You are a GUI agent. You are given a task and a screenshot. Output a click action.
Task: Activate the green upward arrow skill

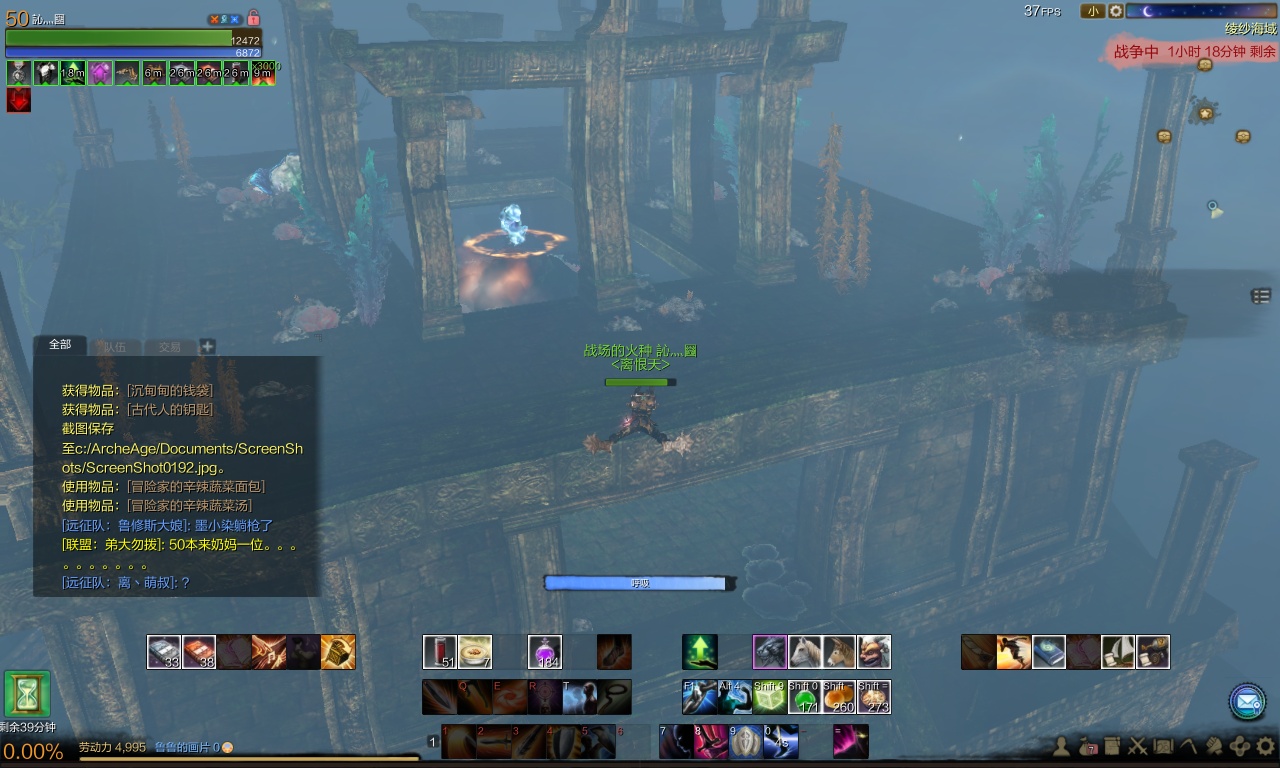coord(700,652)
